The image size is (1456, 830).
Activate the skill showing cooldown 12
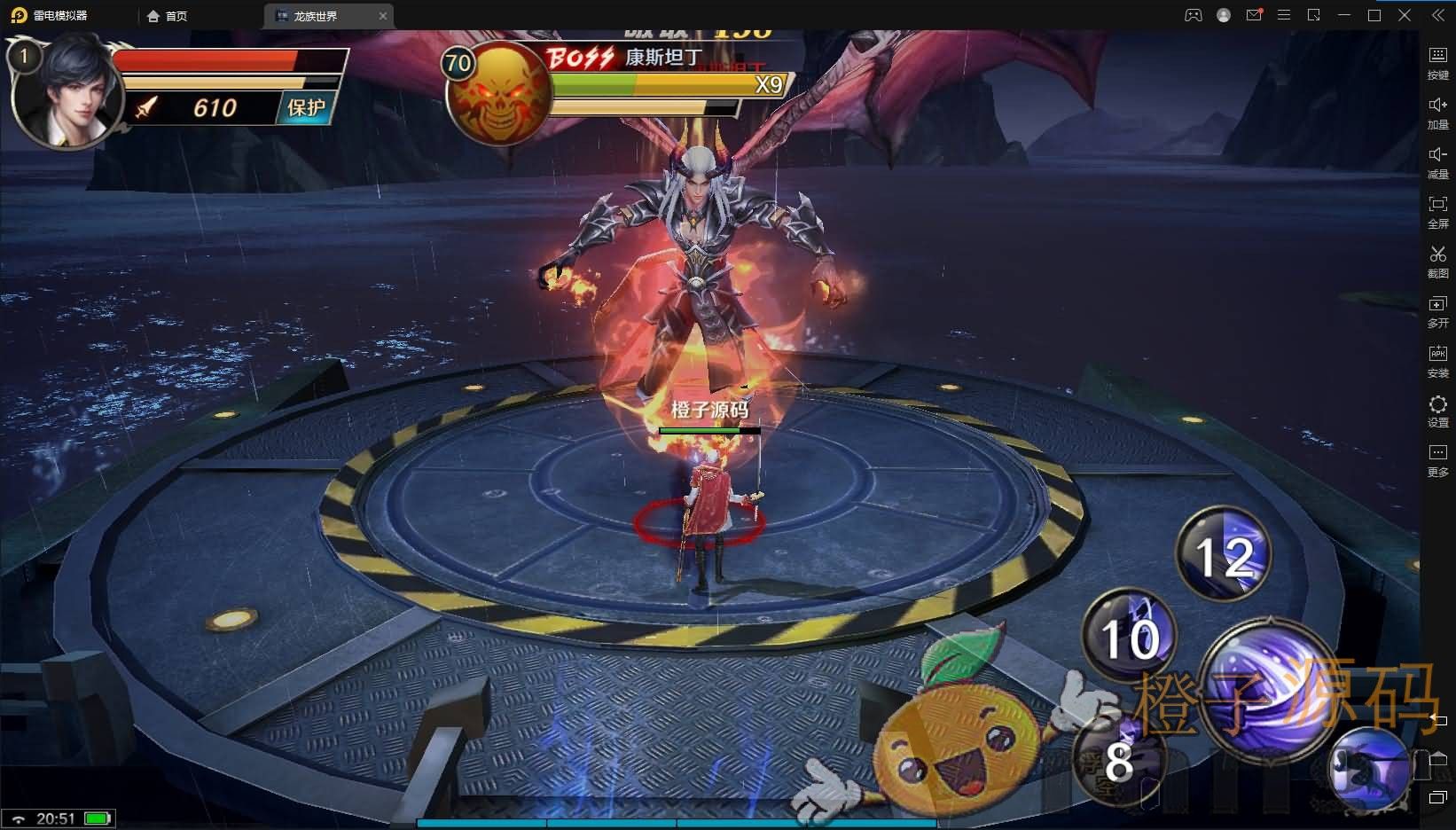[x=1224, y=555]
